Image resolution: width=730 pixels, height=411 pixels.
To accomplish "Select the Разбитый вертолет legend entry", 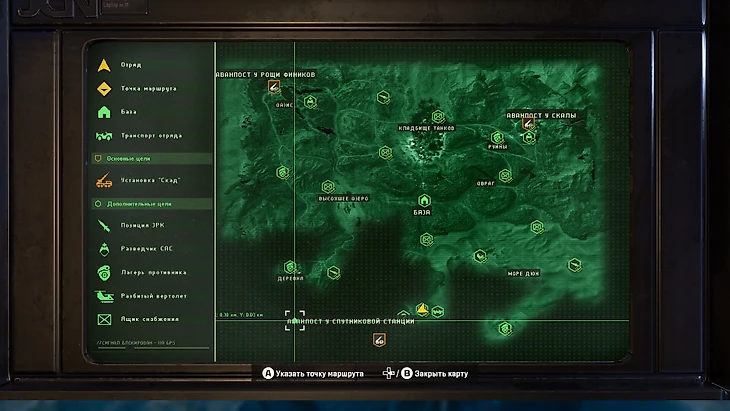I will coord(153,296).
